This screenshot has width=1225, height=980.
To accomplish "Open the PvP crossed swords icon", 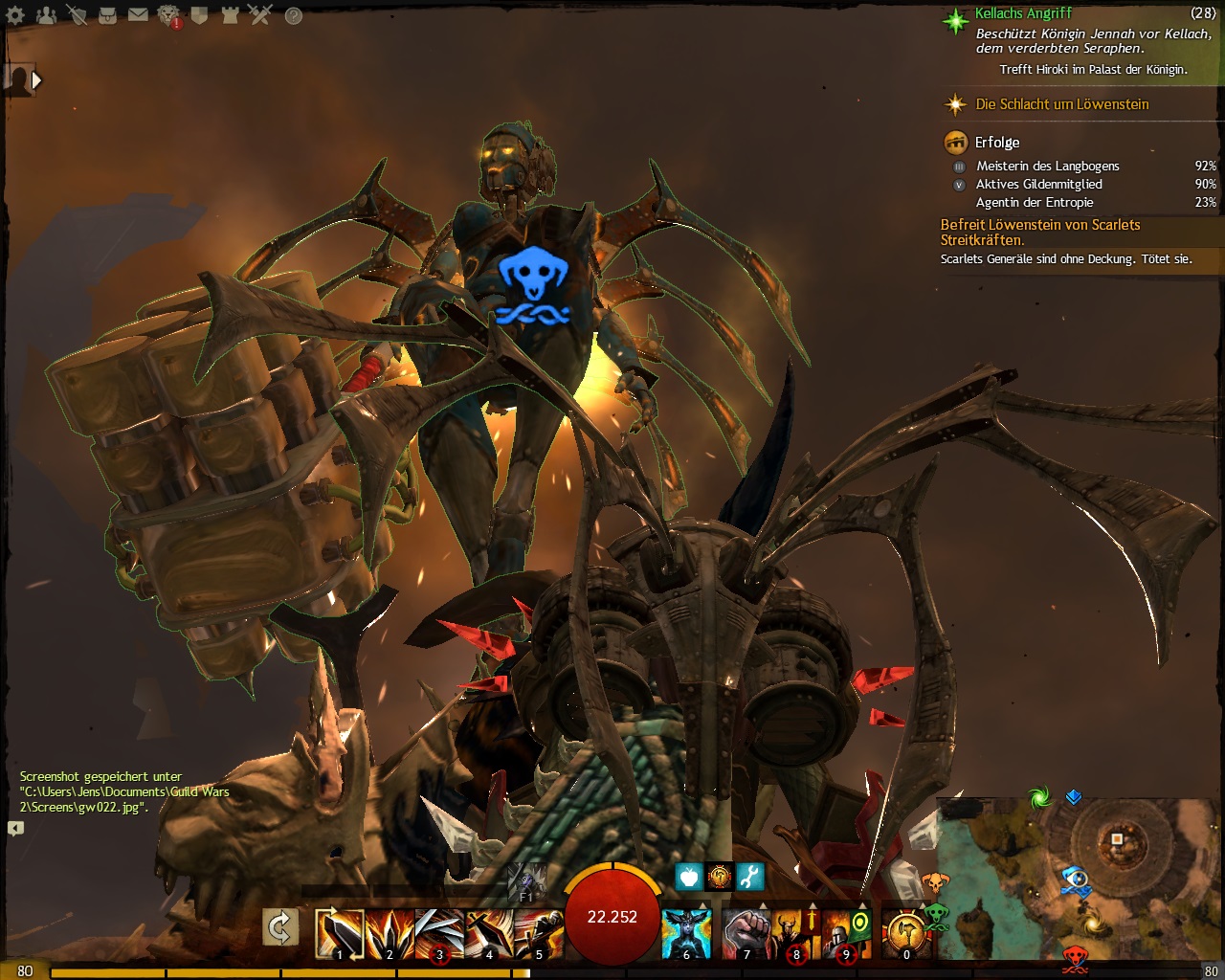I will 260,15.
